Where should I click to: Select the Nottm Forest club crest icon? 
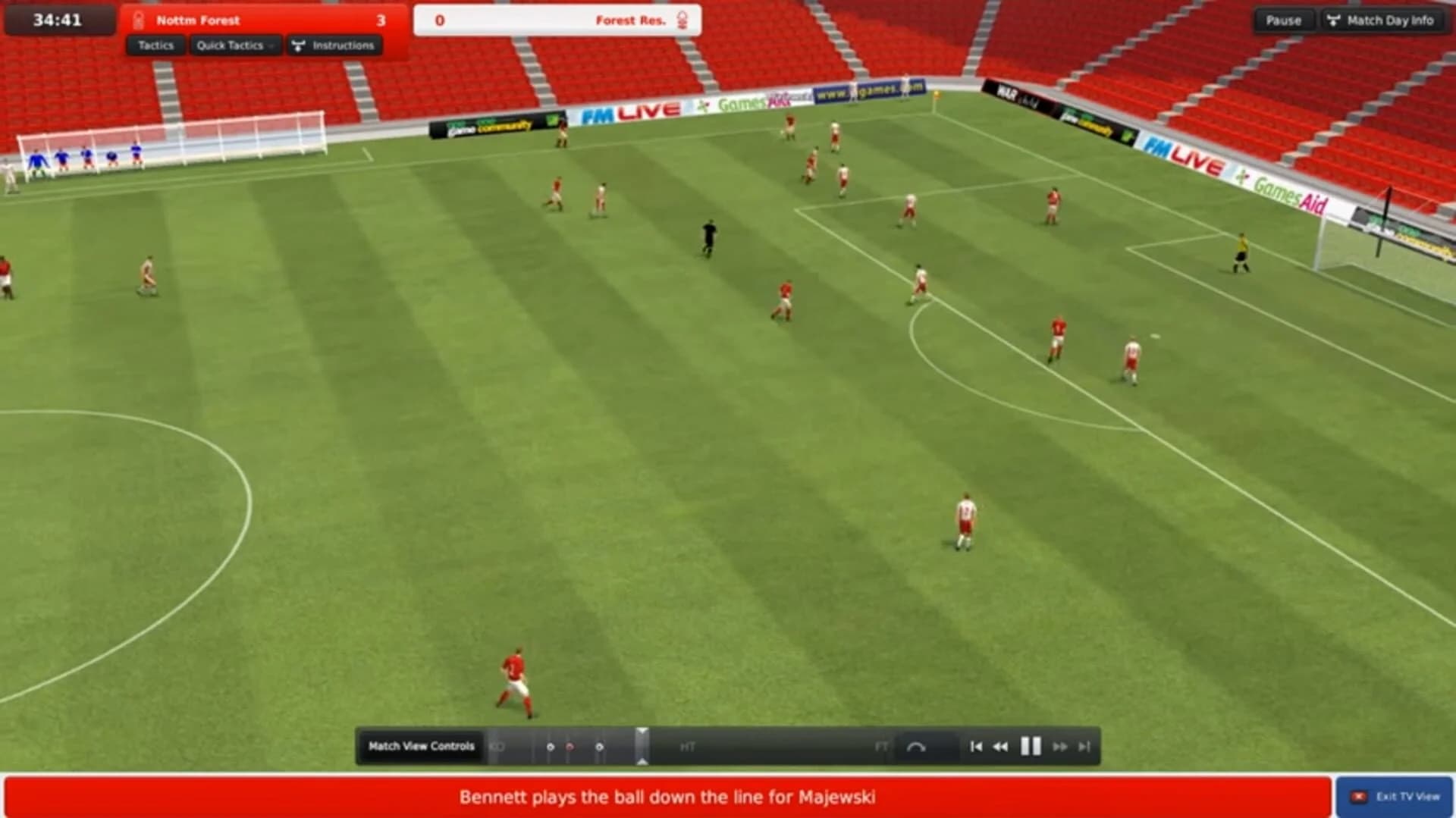(x=138, y=20)
